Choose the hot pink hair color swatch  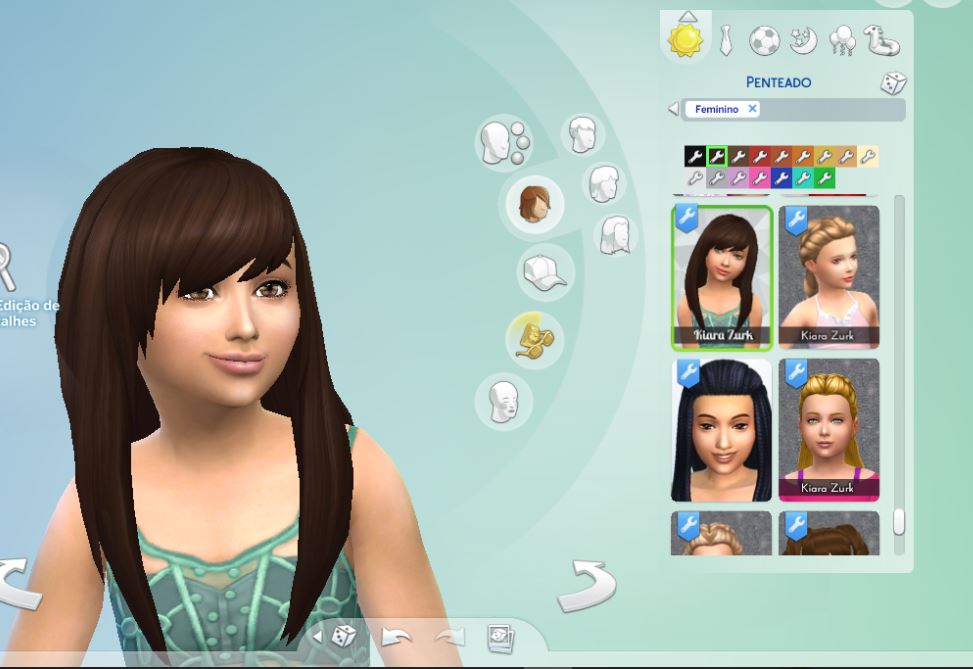pos(761,178)
